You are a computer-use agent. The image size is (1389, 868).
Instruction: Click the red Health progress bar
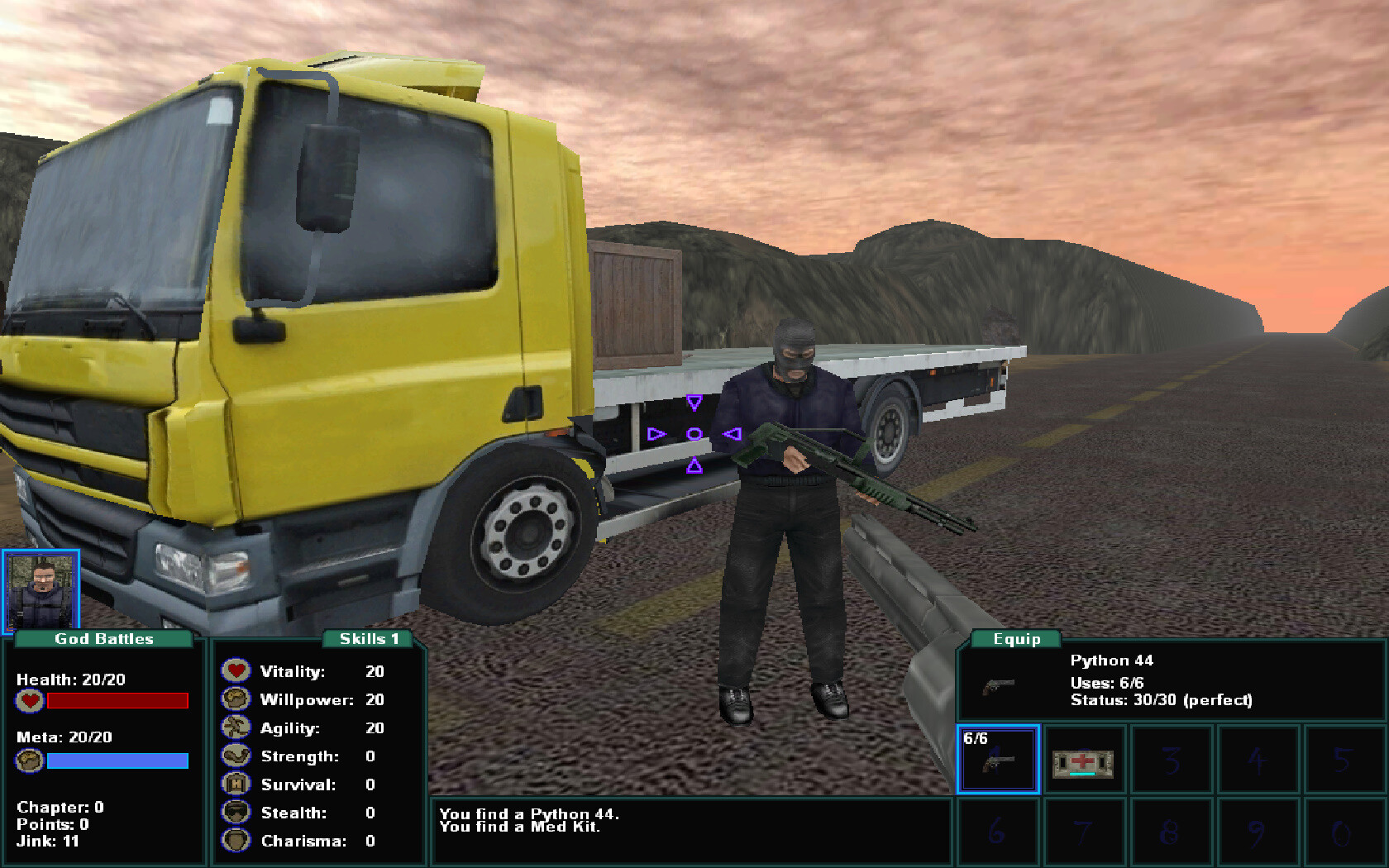tap(117, 700)
